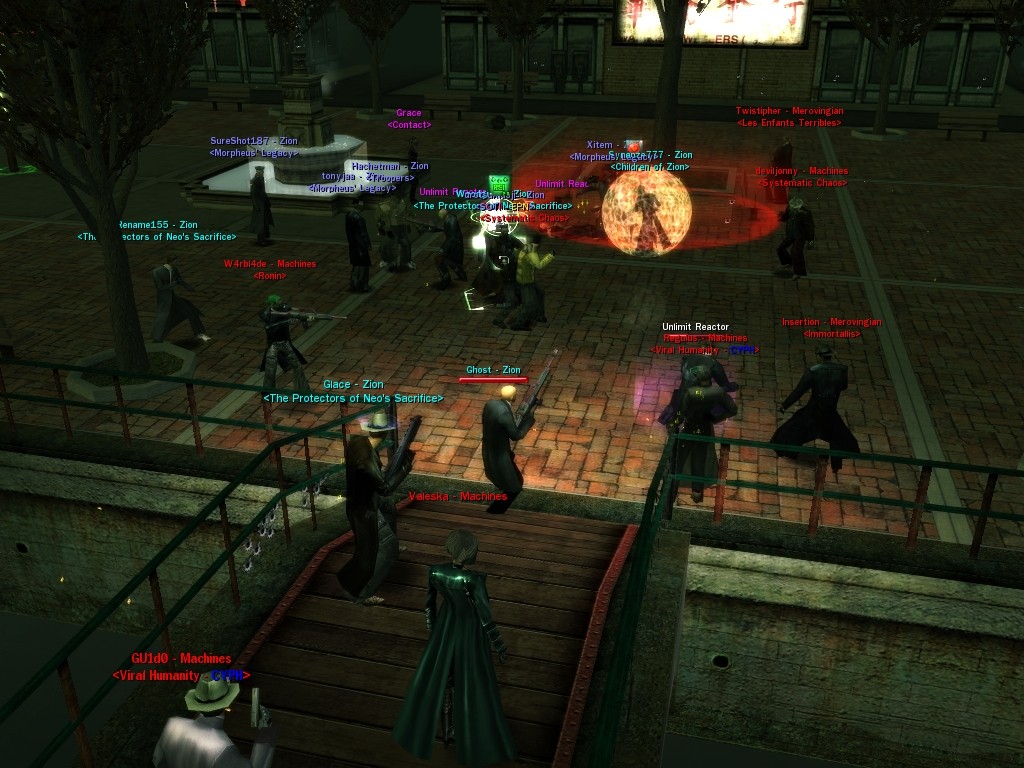This screenshot has width=1024, height=768.
Task: Select the W4rbi4de - Machines nameplate
Action: [269, 264]
